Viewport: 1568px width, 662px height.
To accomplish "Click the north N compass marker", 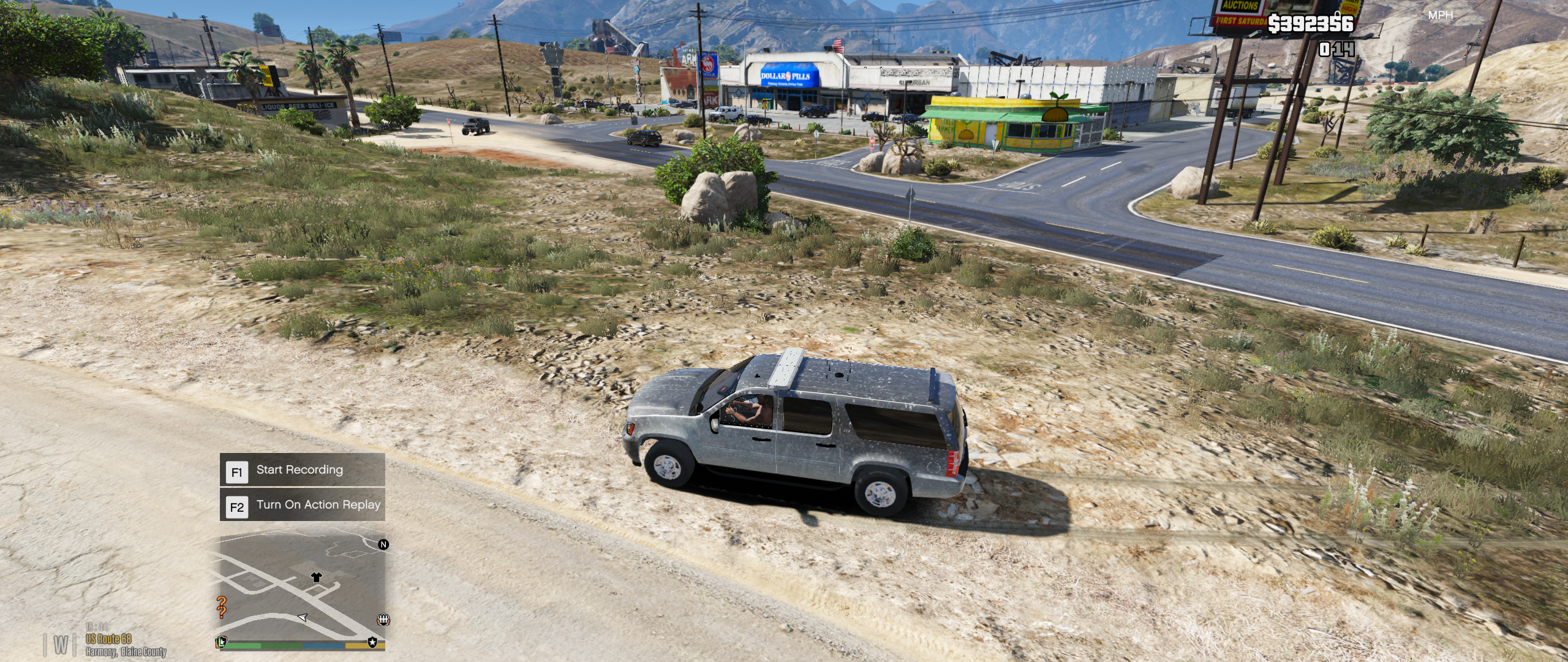I will click(x=383, y=544).
